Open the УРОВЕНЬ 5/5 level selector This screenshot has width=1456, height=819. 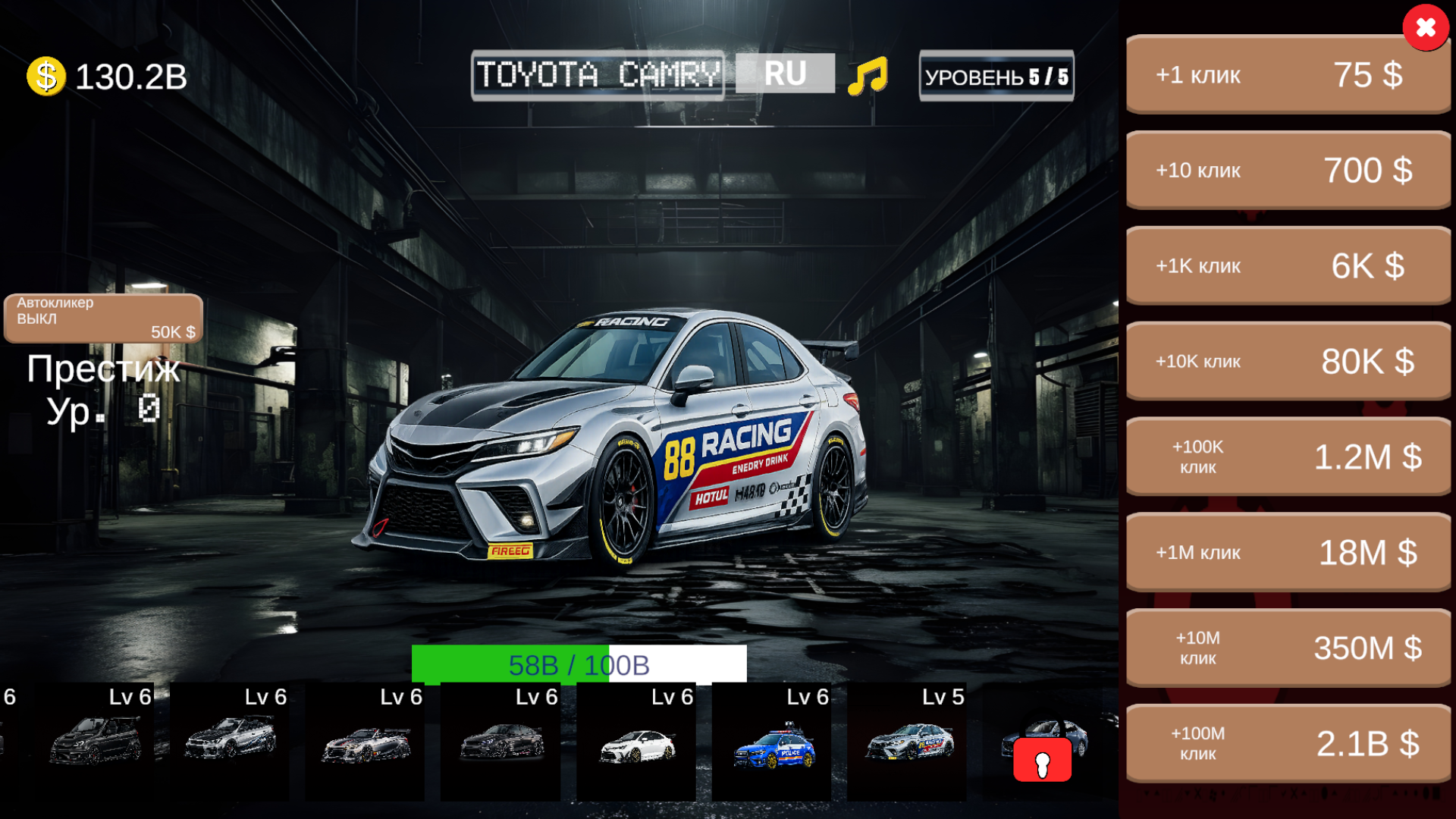995,75
